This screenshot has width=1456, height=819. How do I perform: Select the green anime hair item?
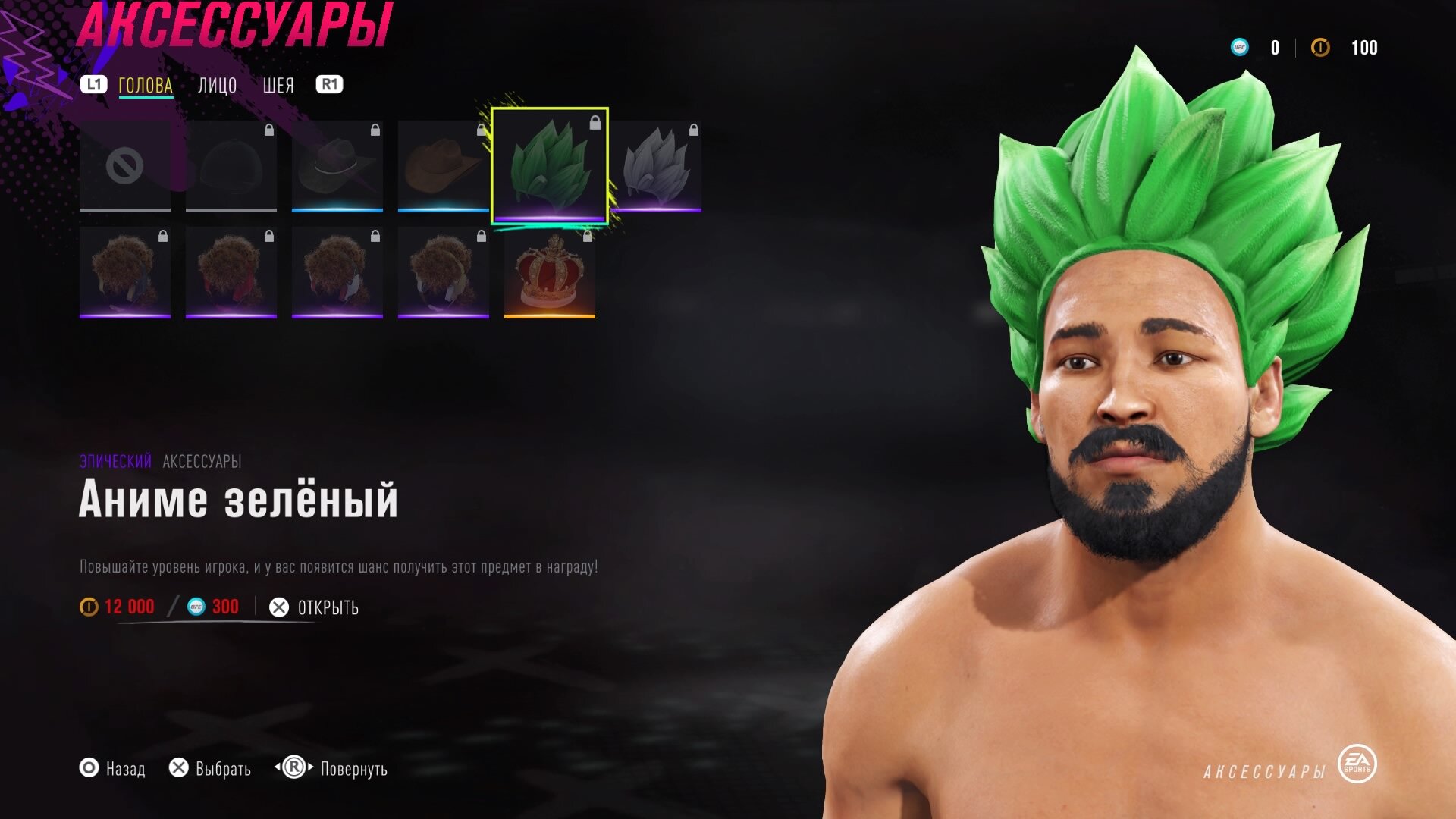pos(550,166)
